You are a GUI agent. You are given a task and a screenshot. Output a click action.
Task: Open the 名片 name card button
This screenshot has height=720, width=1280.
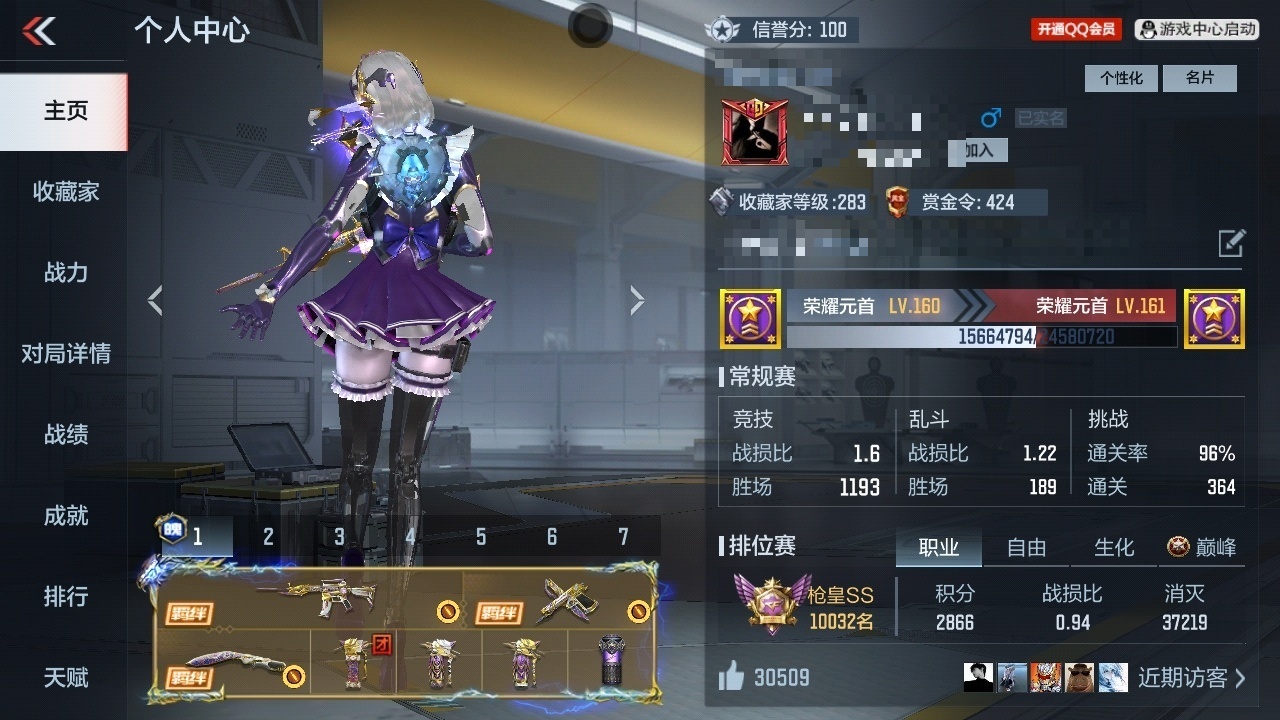tap(1199, 78)
